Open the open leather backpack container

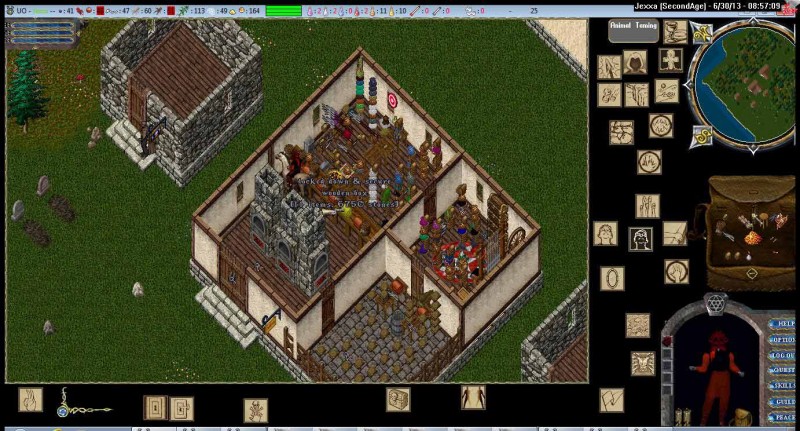point(750,232)
